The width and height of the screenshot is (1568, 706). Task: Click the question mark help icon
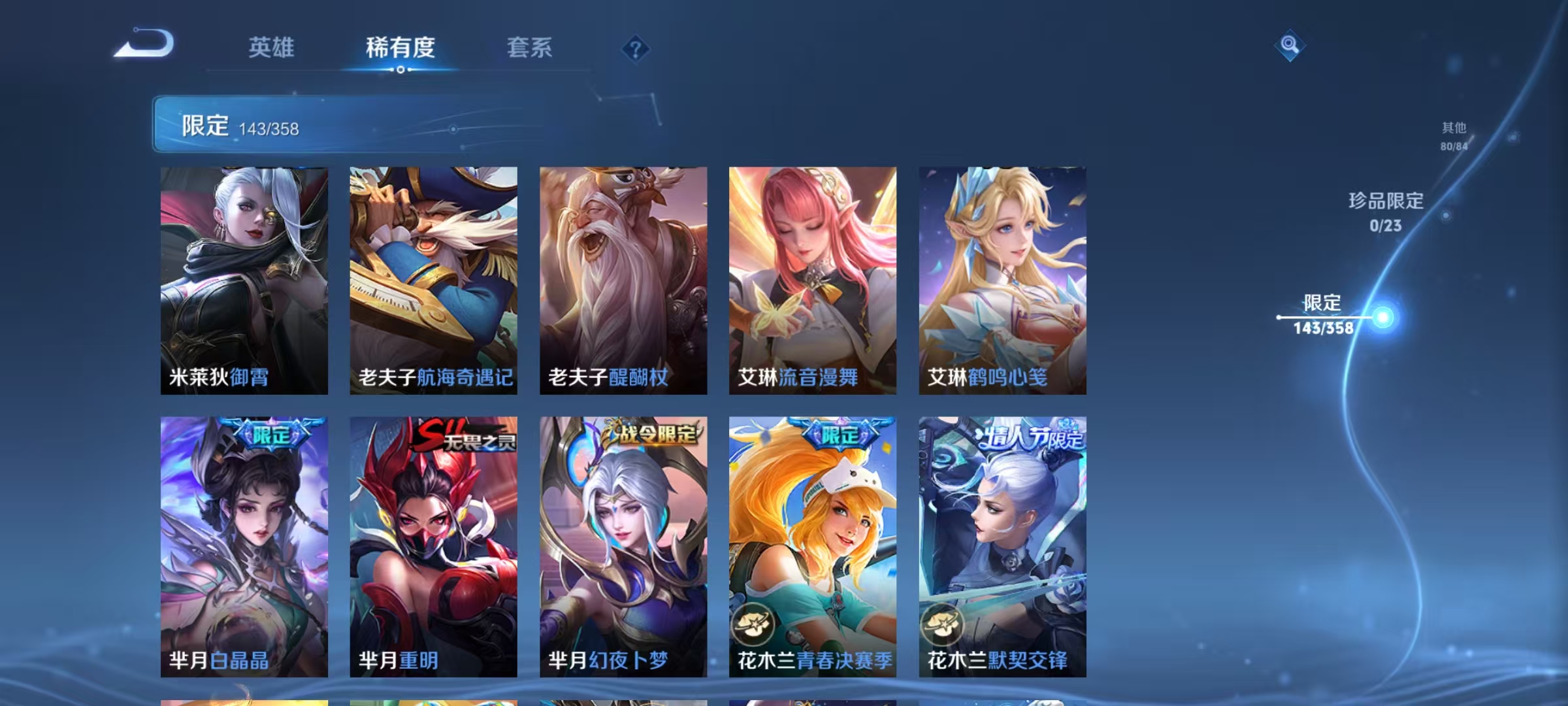click(634, 49)
